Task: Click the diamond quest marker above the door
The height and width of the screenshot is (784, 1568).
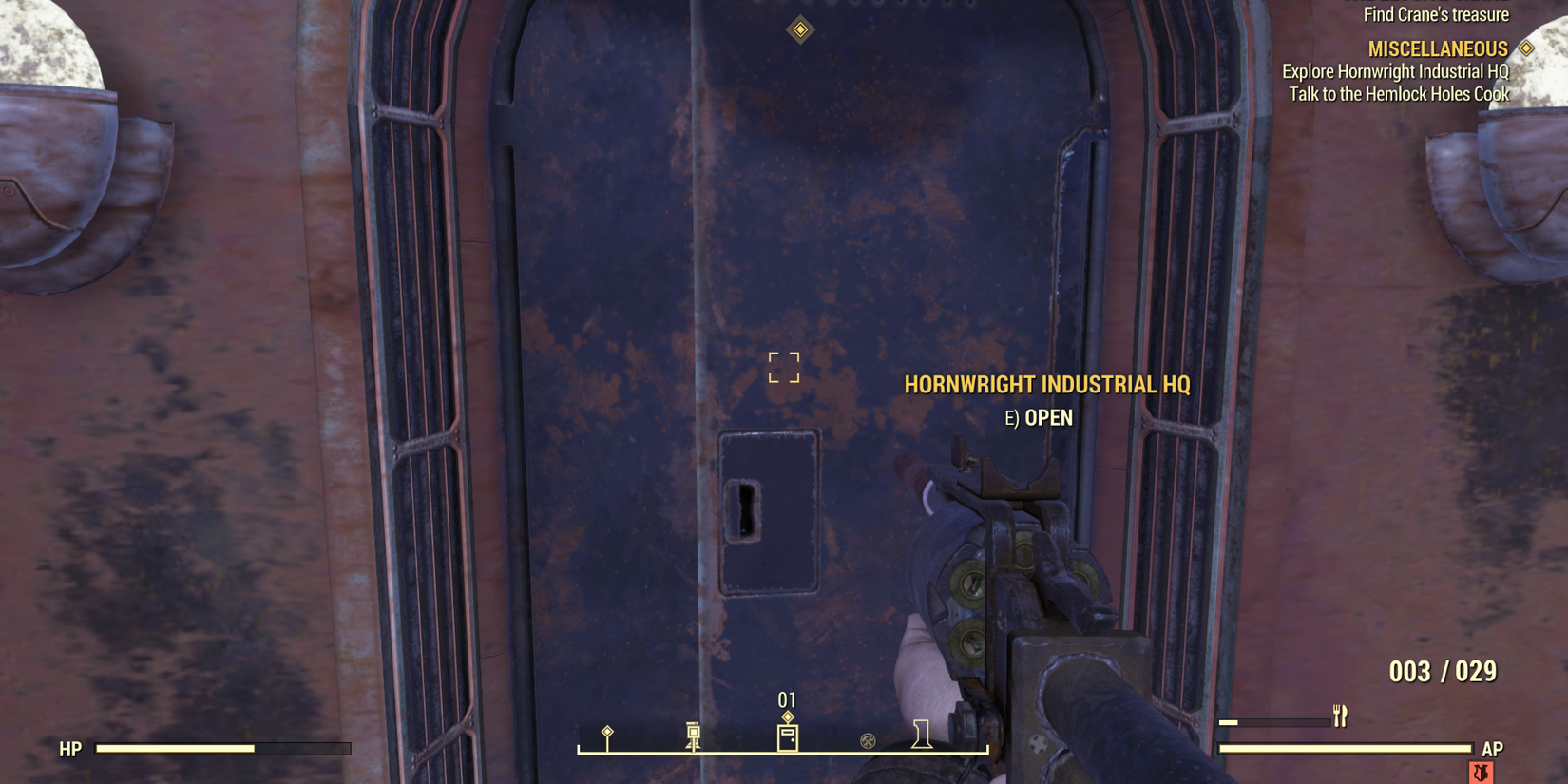Action: [798, 29]
